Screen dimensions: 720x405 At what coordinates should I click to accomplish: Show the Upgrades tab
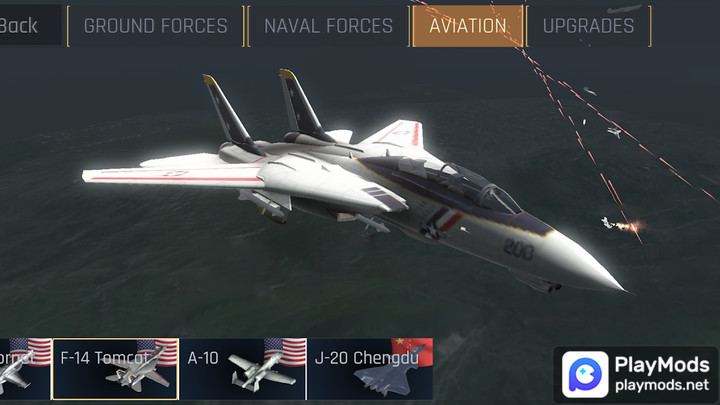click(x=588, y=26)
